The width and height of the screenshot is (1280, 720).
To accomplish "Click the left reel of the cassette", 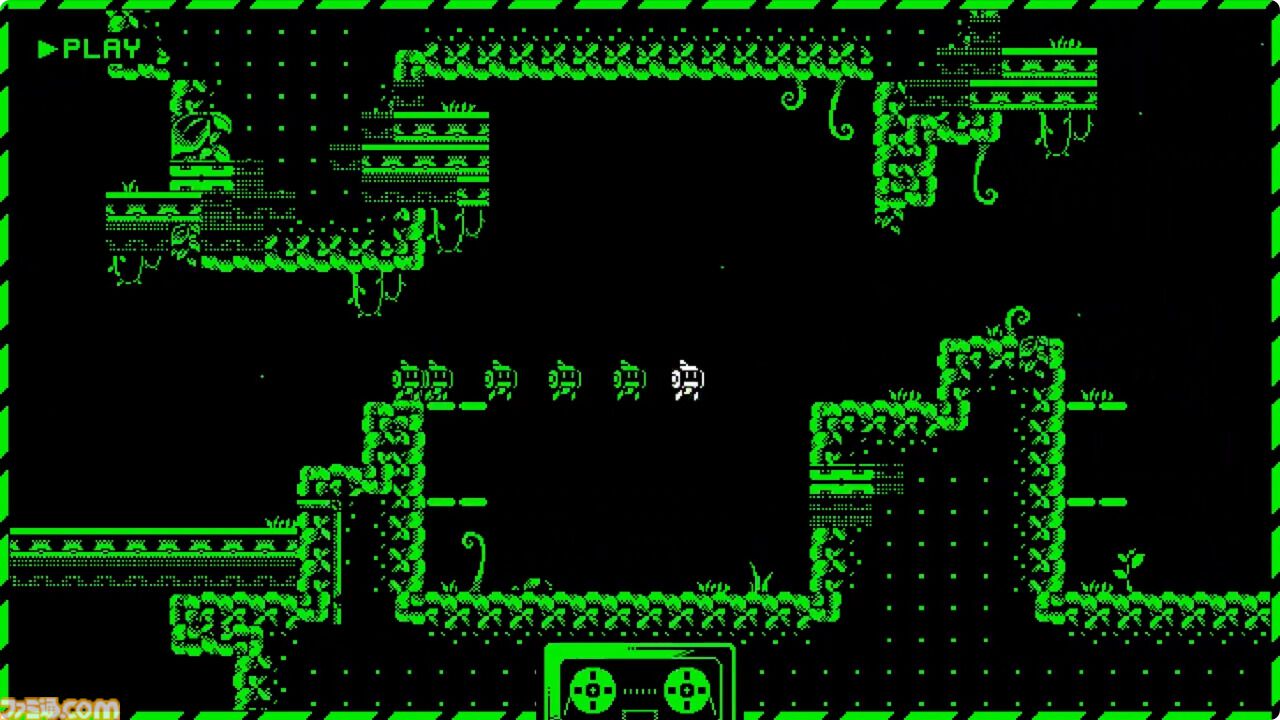I will click(x=591, y=690).
